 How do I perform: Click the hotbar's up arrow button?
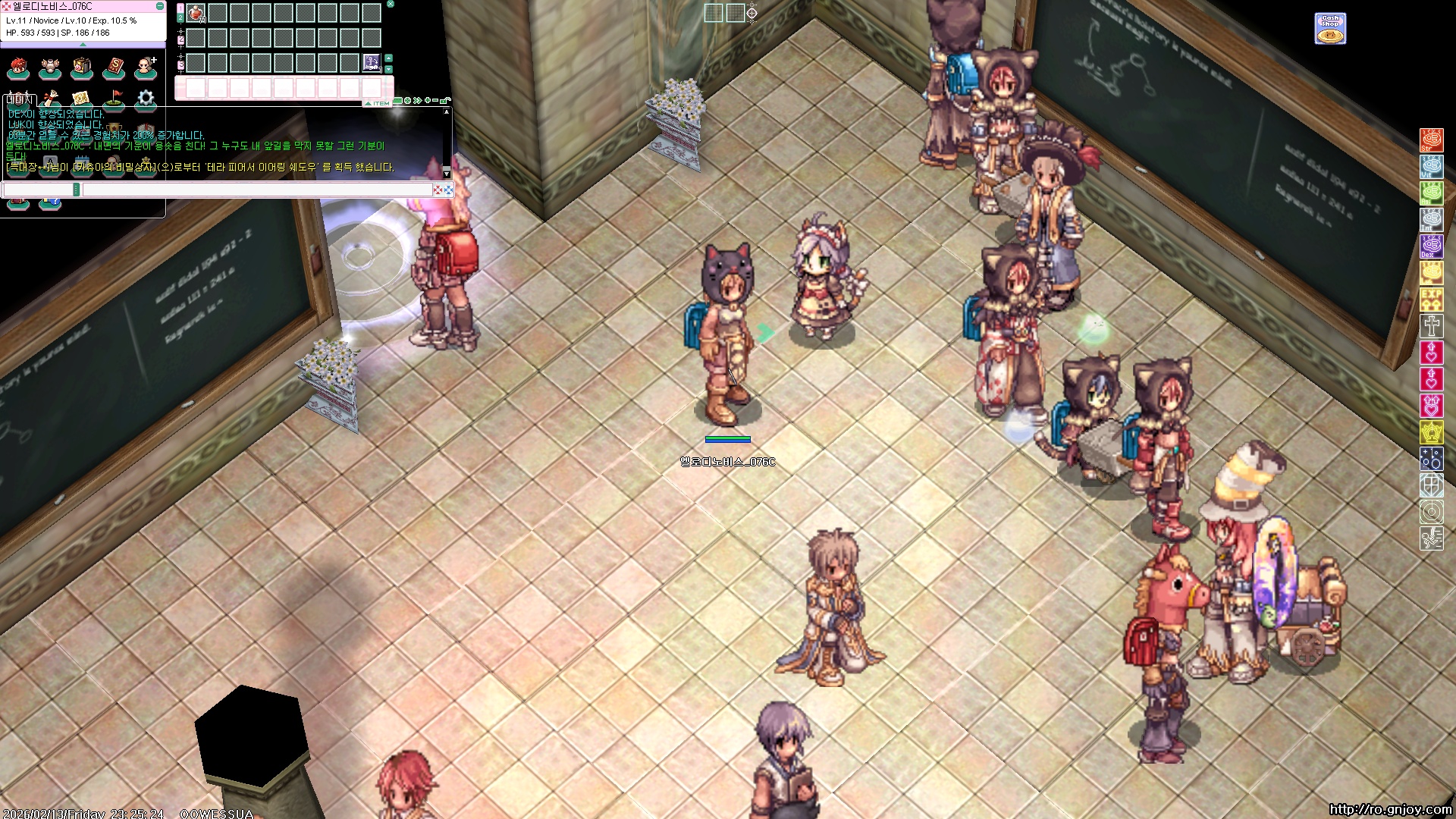point(389,58)
